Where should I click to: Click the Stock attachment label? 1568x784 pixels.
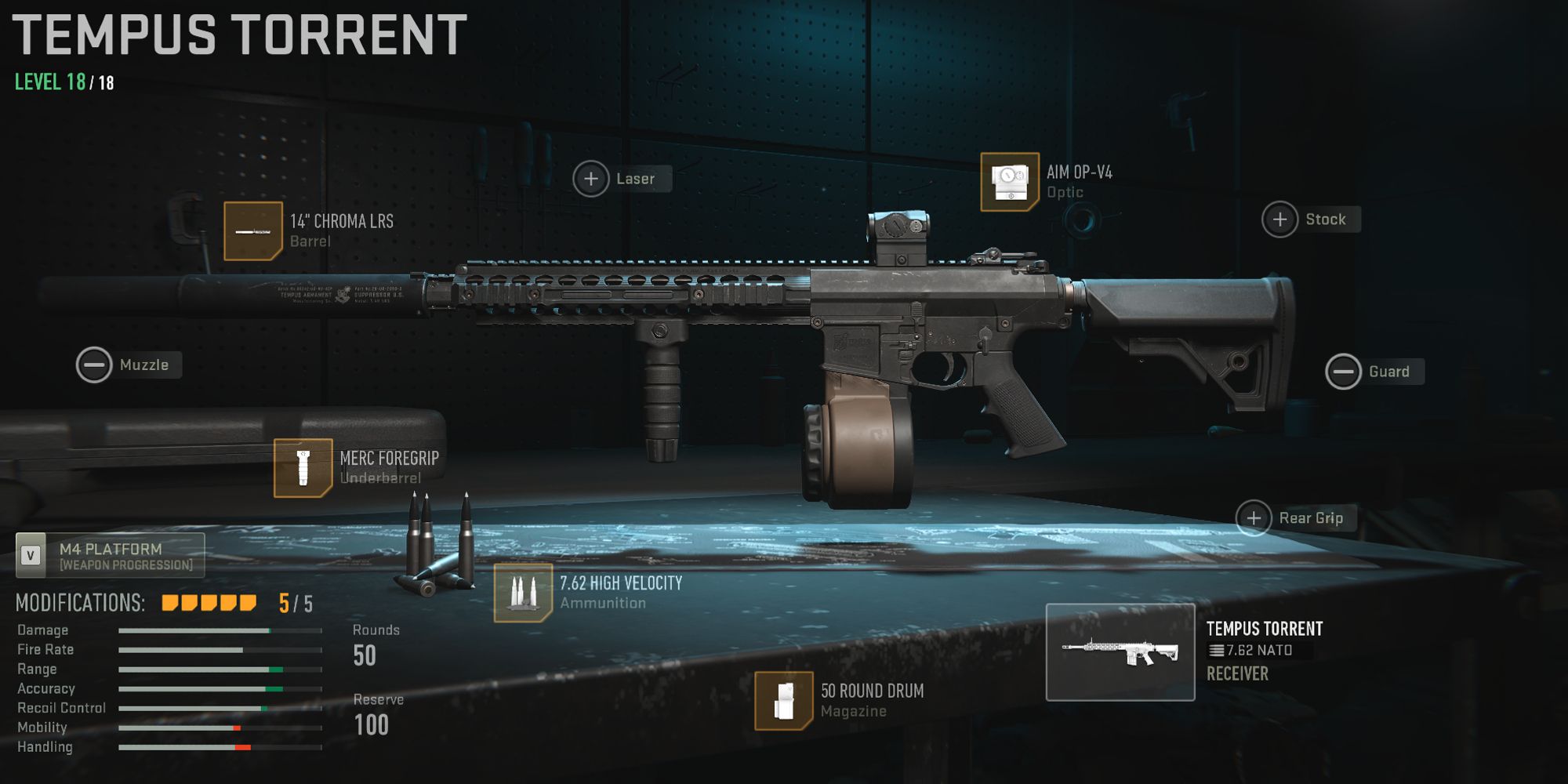point(1327,220)
